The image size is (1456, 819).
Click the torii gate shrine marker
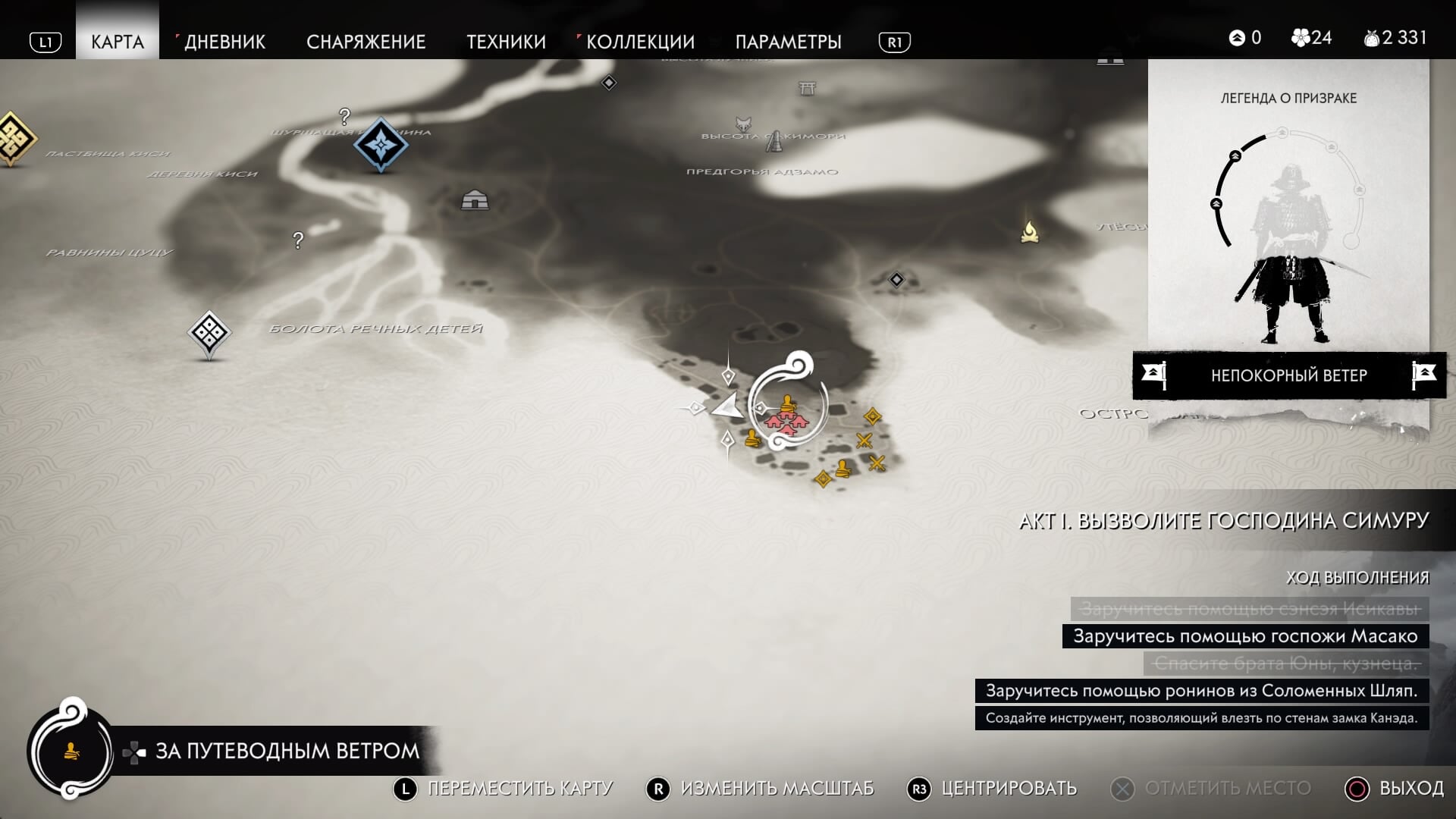(x=807, y=89)
